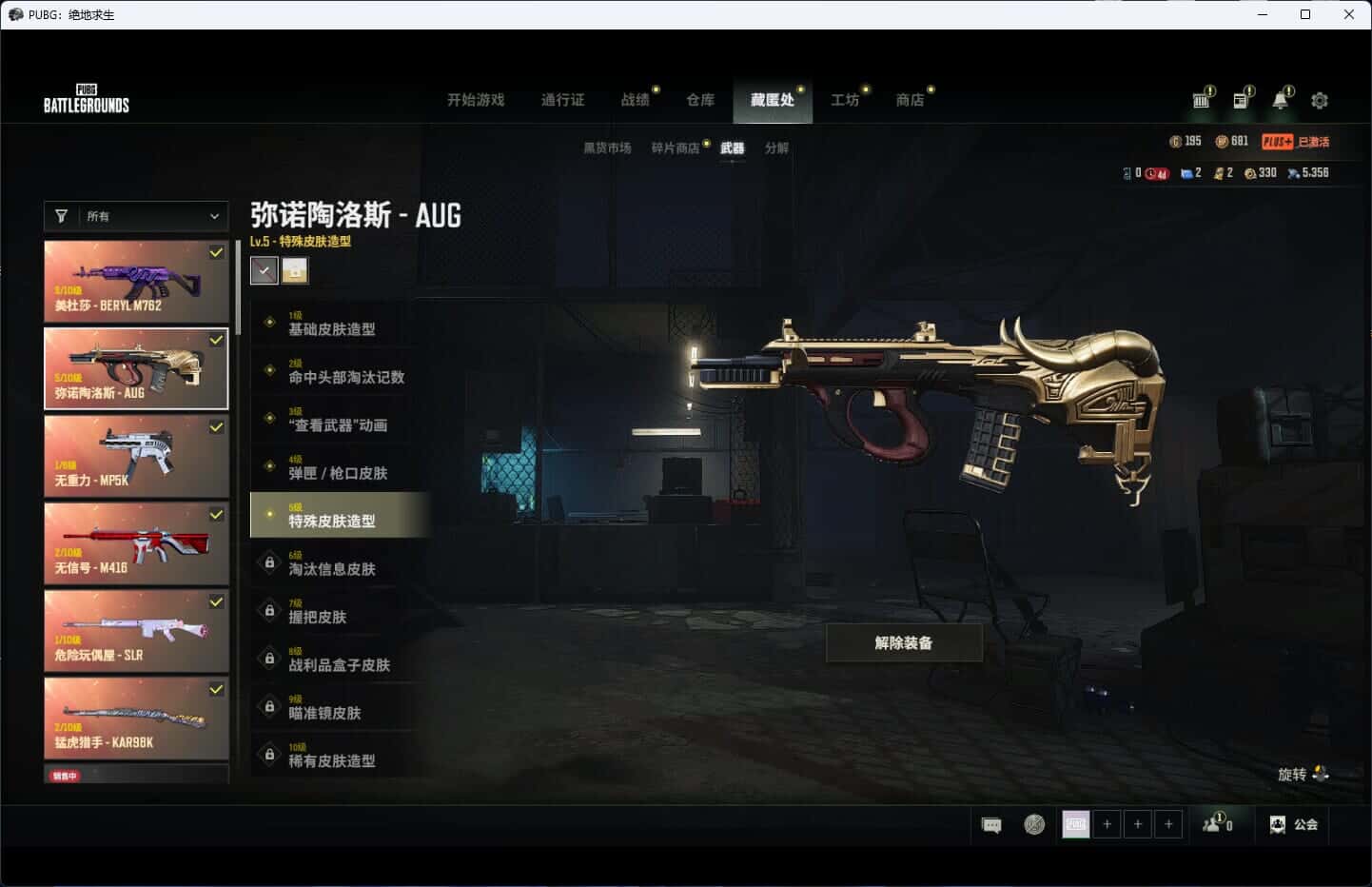Select the 无信号 M416 skin
Image resolution: width=1372 pixels, height=887 pixels.
pyautogui.click(x=136, y=543)
